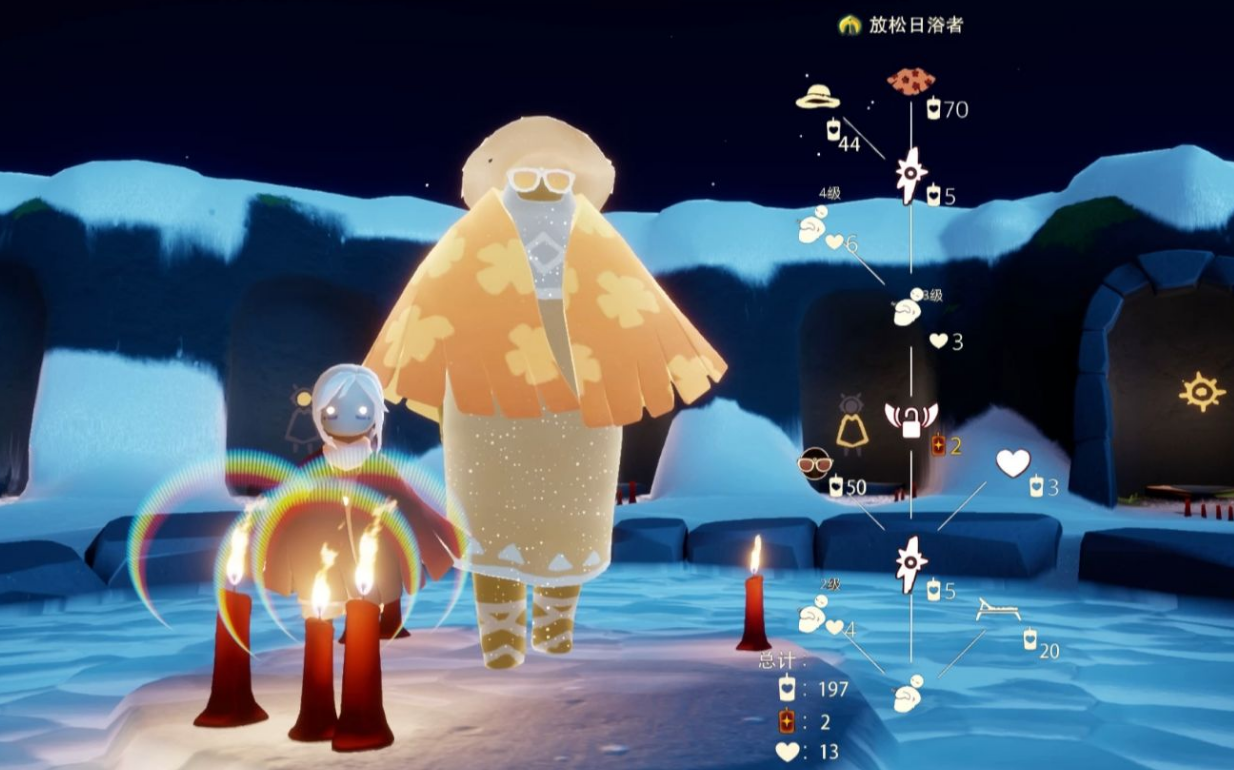This screenshot has width=1234, height=770.
Task: Buy the white heart for 3 candles
Action: [x=1012, y=462]
